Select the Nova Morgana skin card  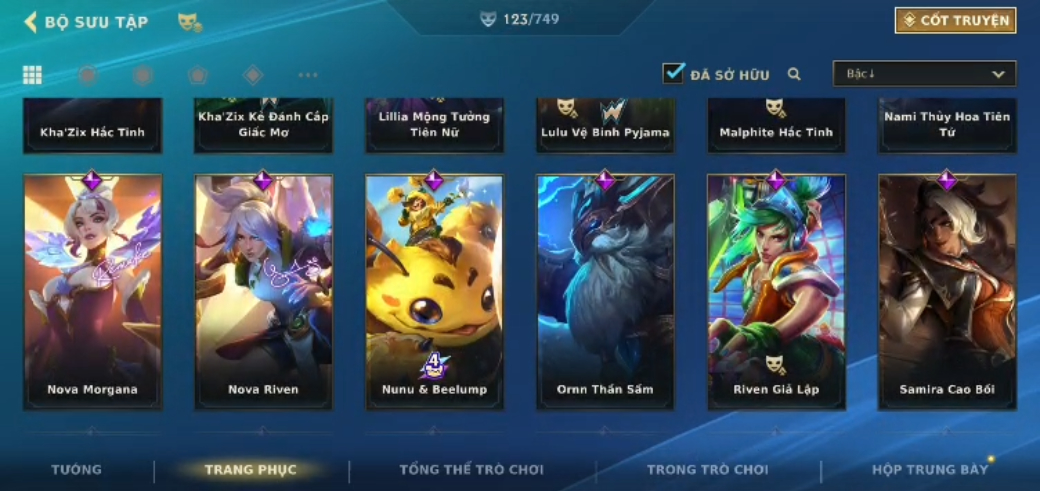92,291
